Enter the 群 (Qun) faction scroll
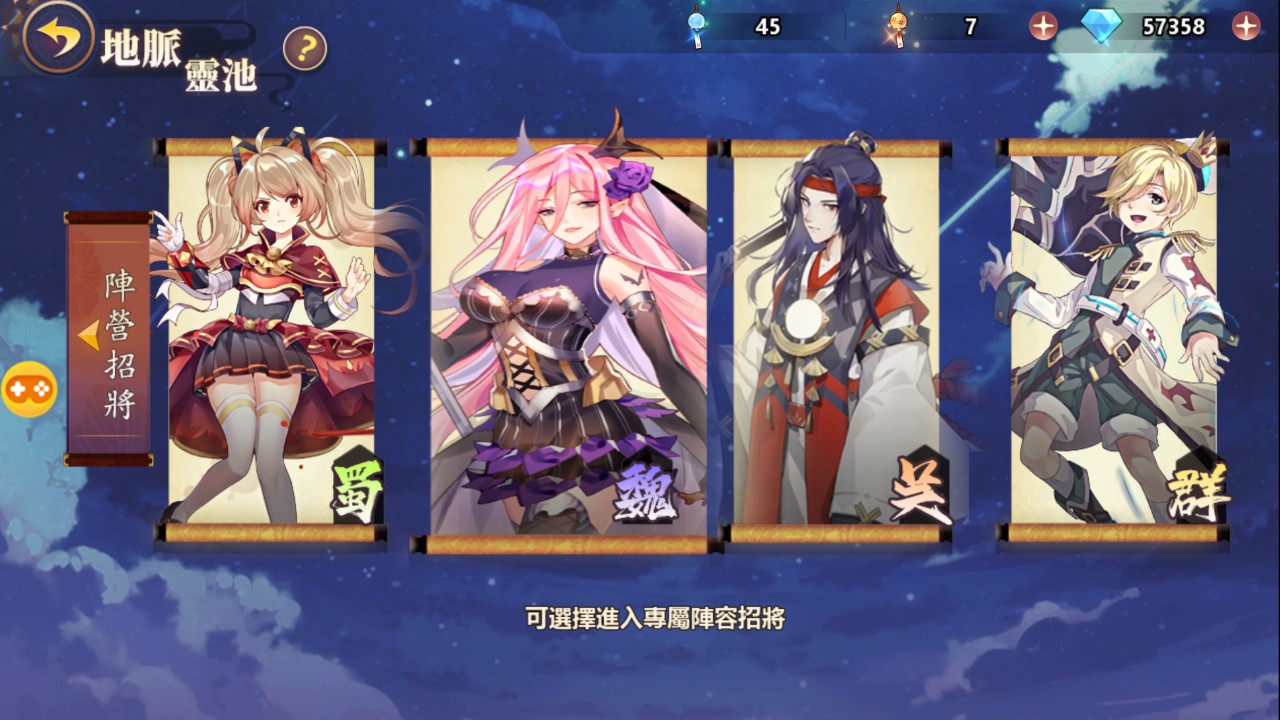The height and width of the screenshot is (720, 1280). 1114,338
